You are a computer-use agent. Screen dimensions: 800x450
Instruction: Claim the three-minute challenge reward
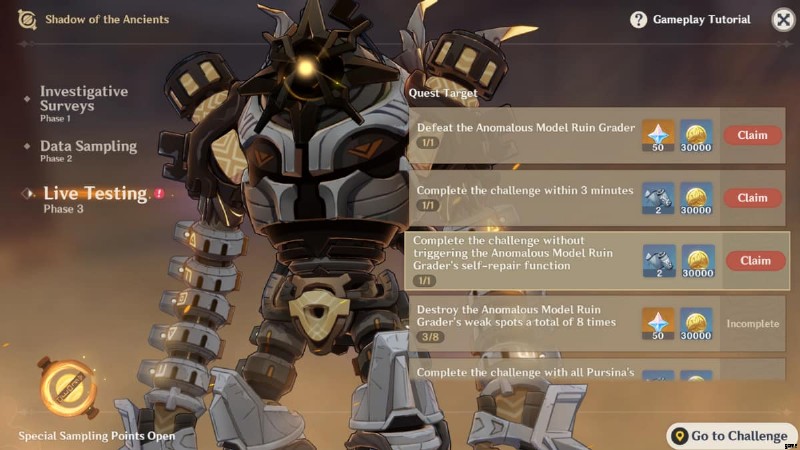(752, 198)
